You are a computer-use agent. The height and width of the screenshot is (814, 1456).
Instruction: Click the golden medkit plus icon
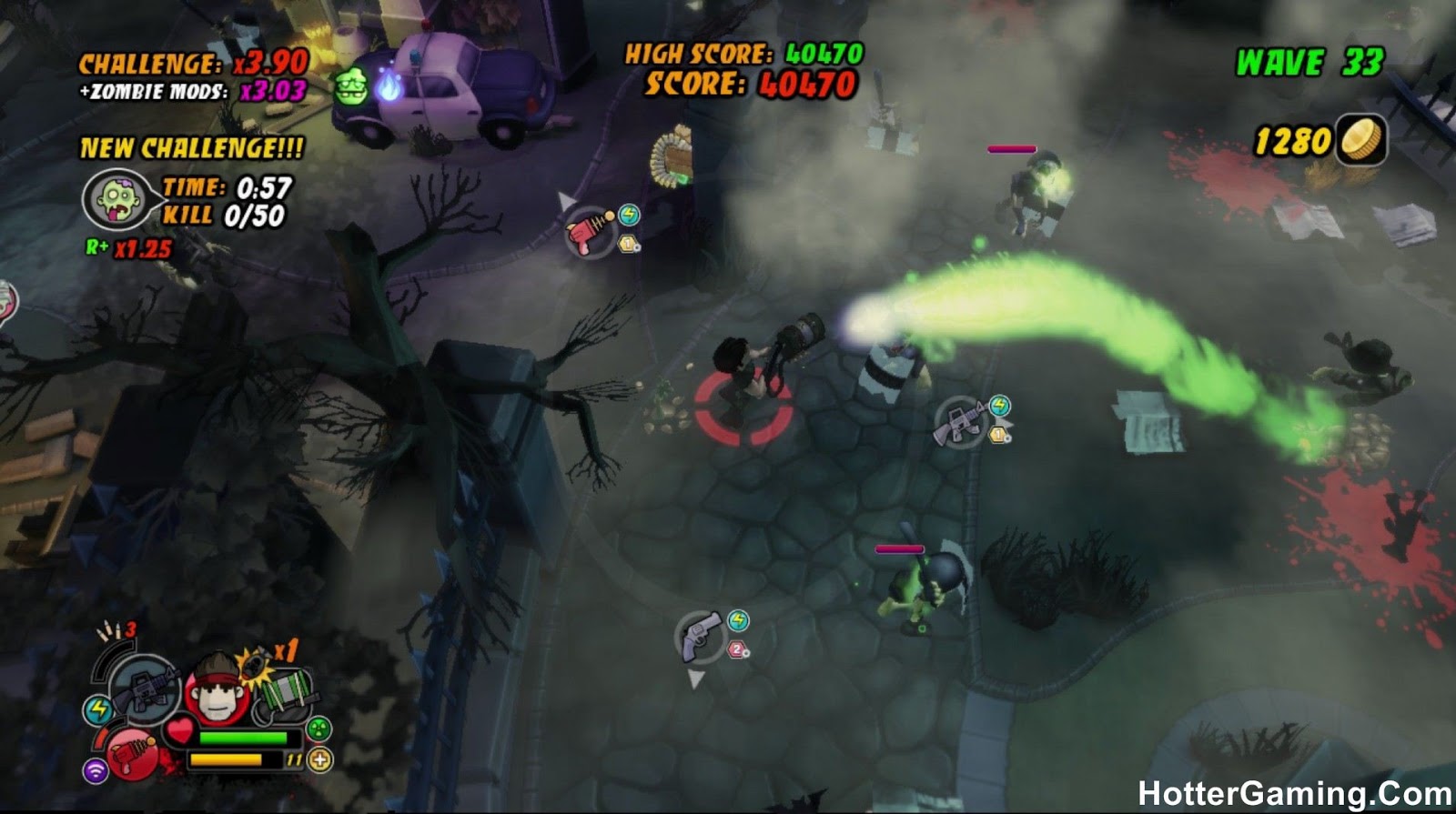pos(319,759)
